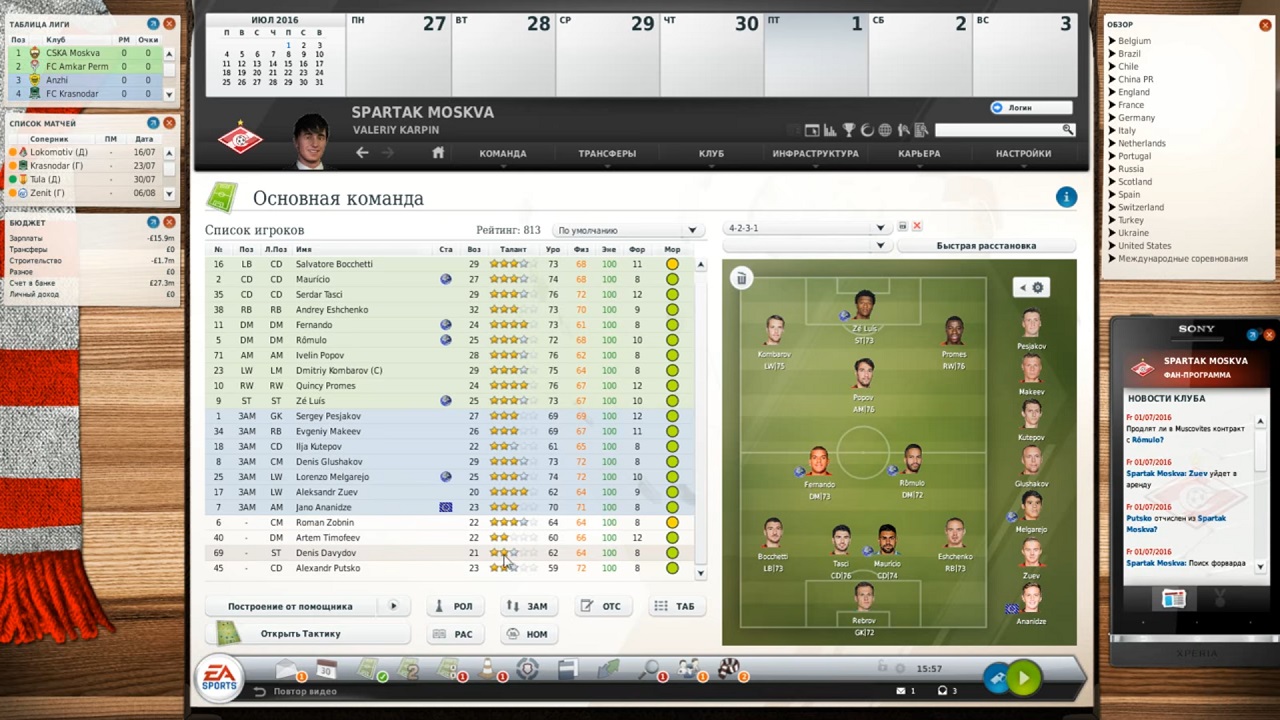Go to the home screen icon
Screen dimensions: 1280x720
tap(438, 153)
